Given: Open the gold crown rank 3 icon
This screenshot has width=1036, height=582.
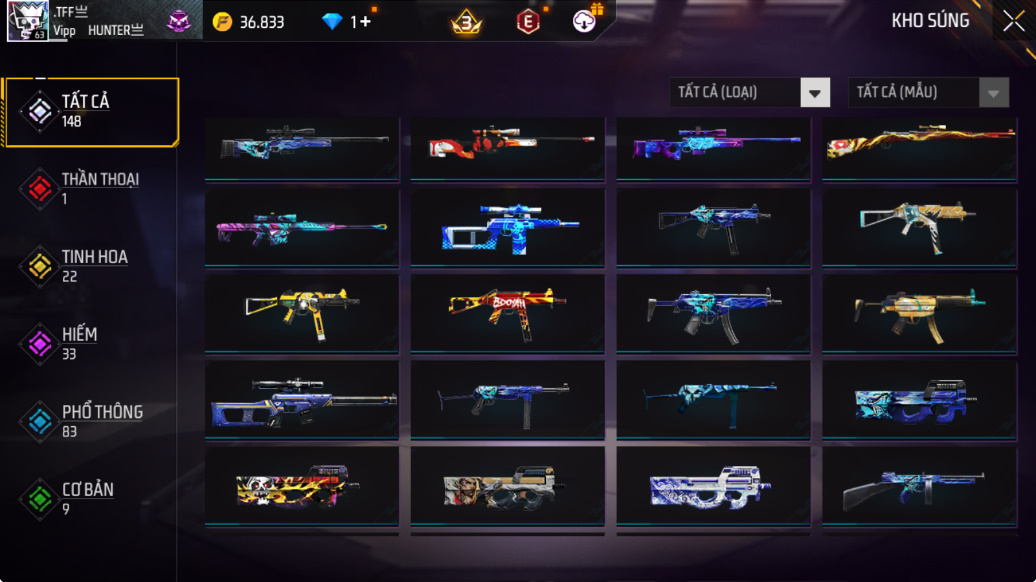Looking at the screenshot, I should (465, 22).
